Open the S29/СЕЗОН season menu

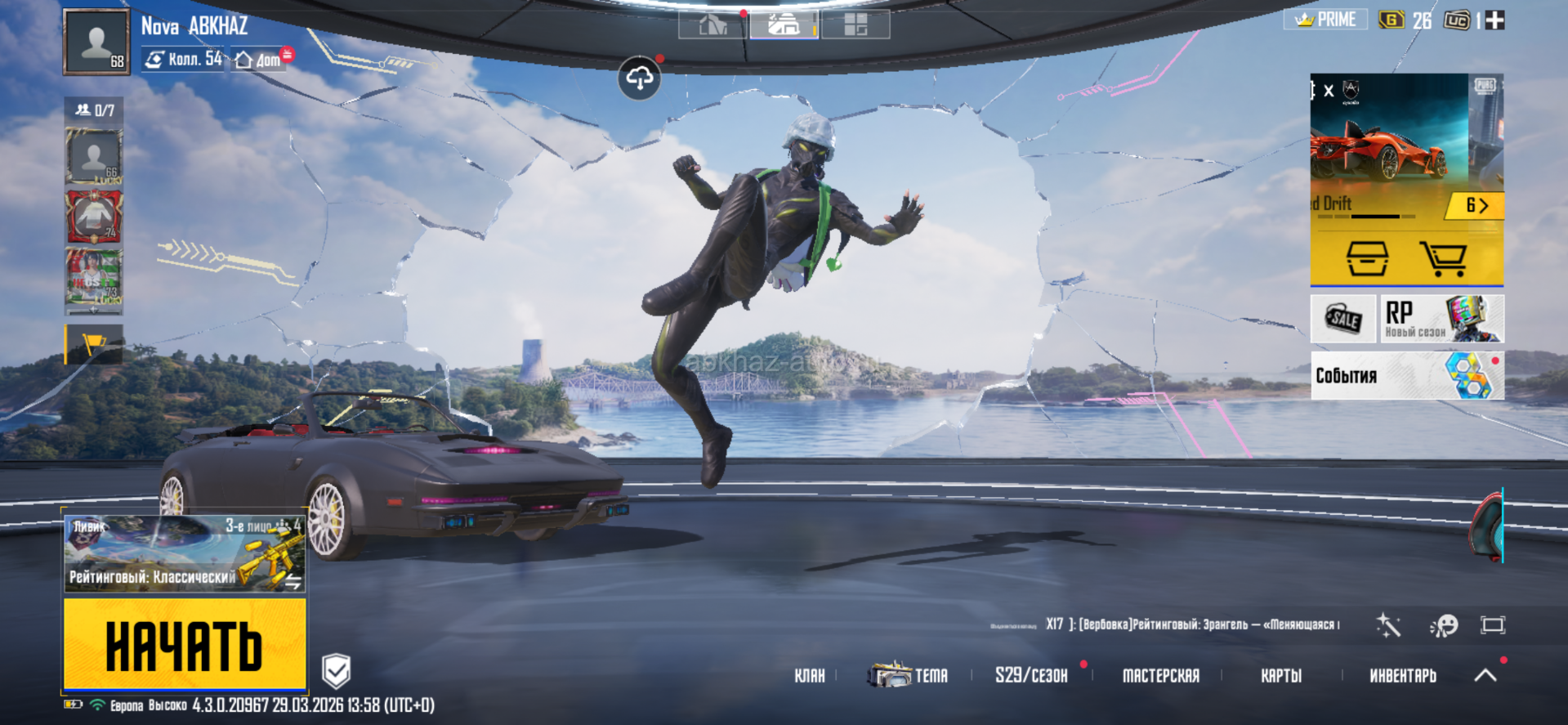tap(1031, 675)
